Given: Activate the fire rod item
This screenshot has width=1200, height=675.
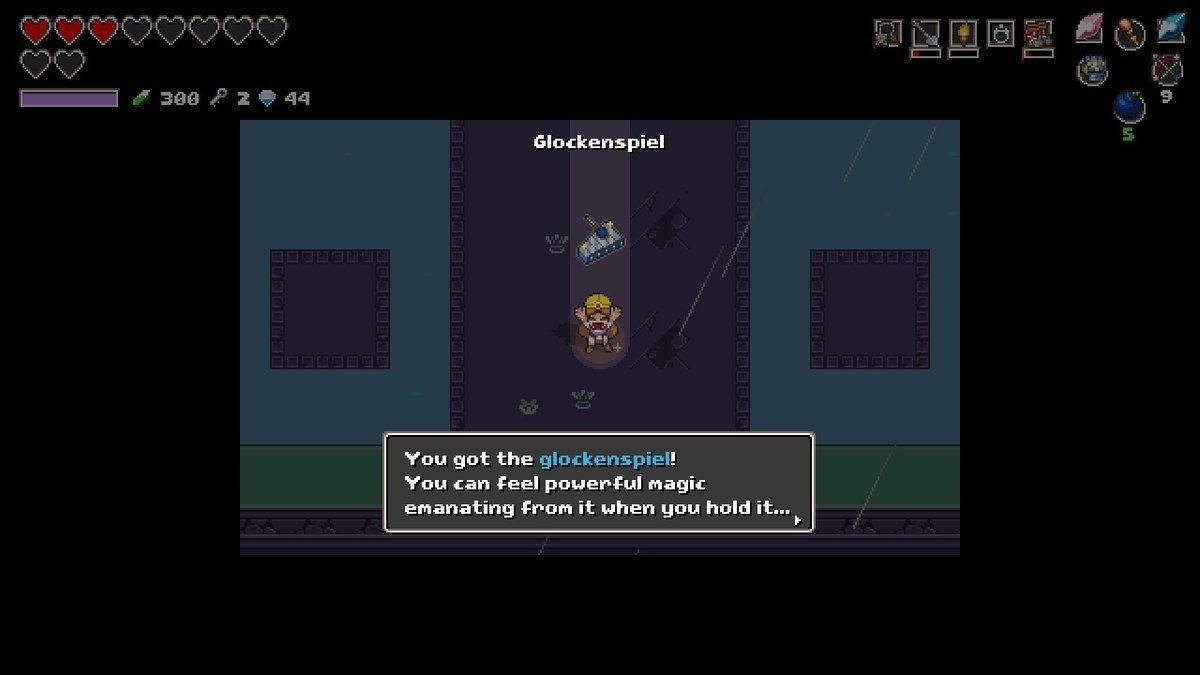Looking at the screenshot, I should click(x=1129, y=32).
